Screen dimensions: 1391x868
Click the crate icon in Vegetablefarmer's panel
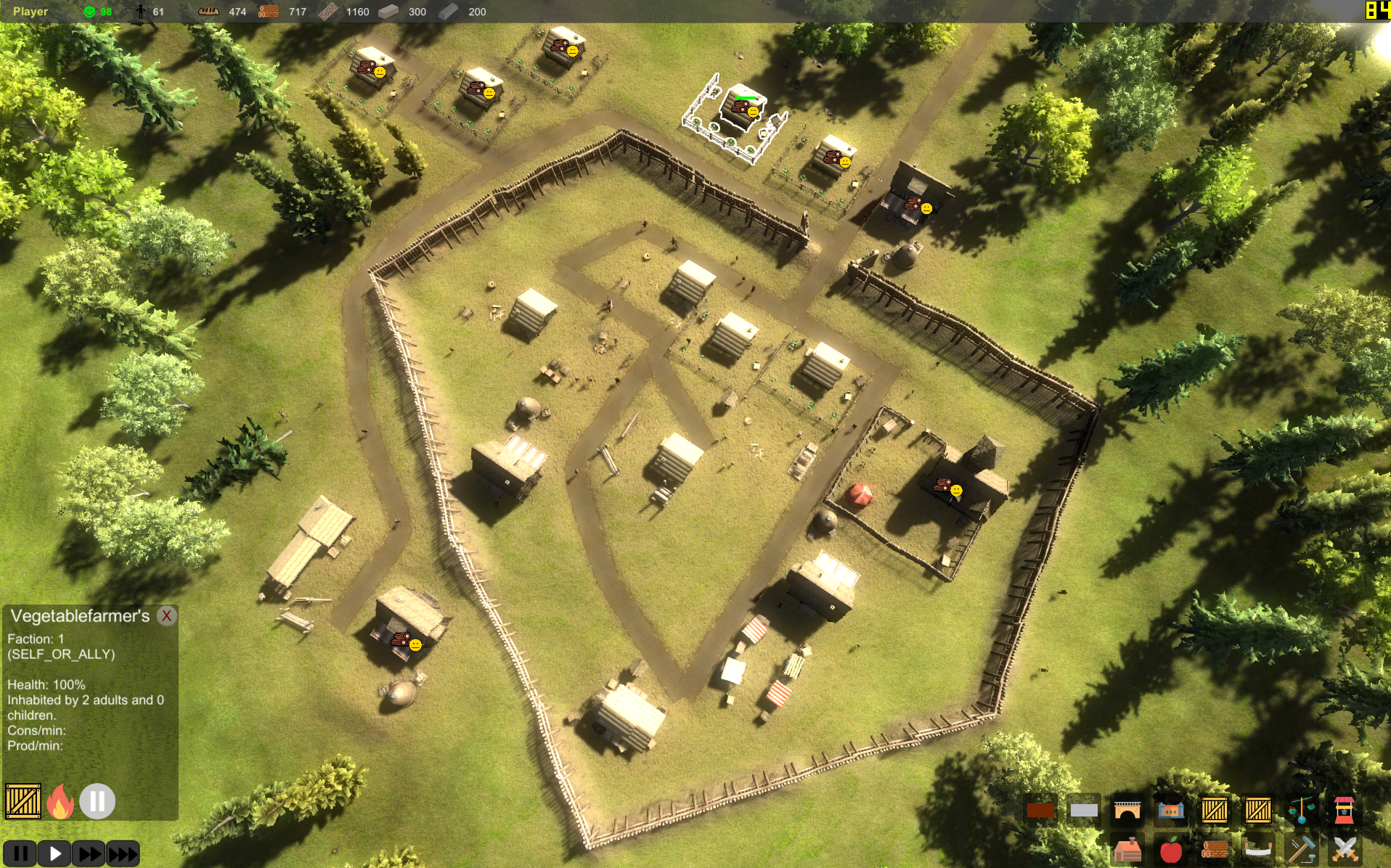23,802
